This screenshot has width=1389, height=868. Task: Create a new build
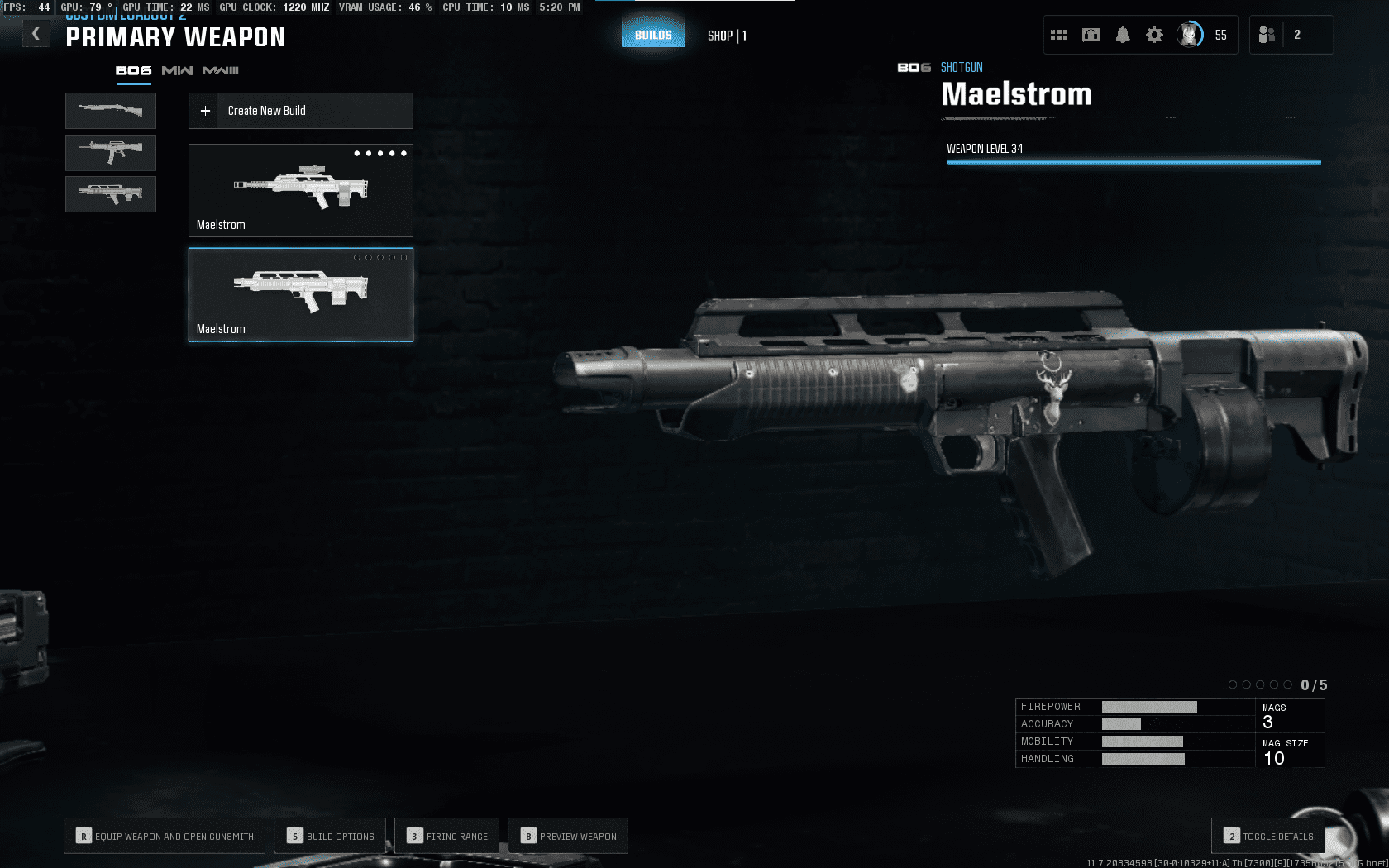(300, 111)
